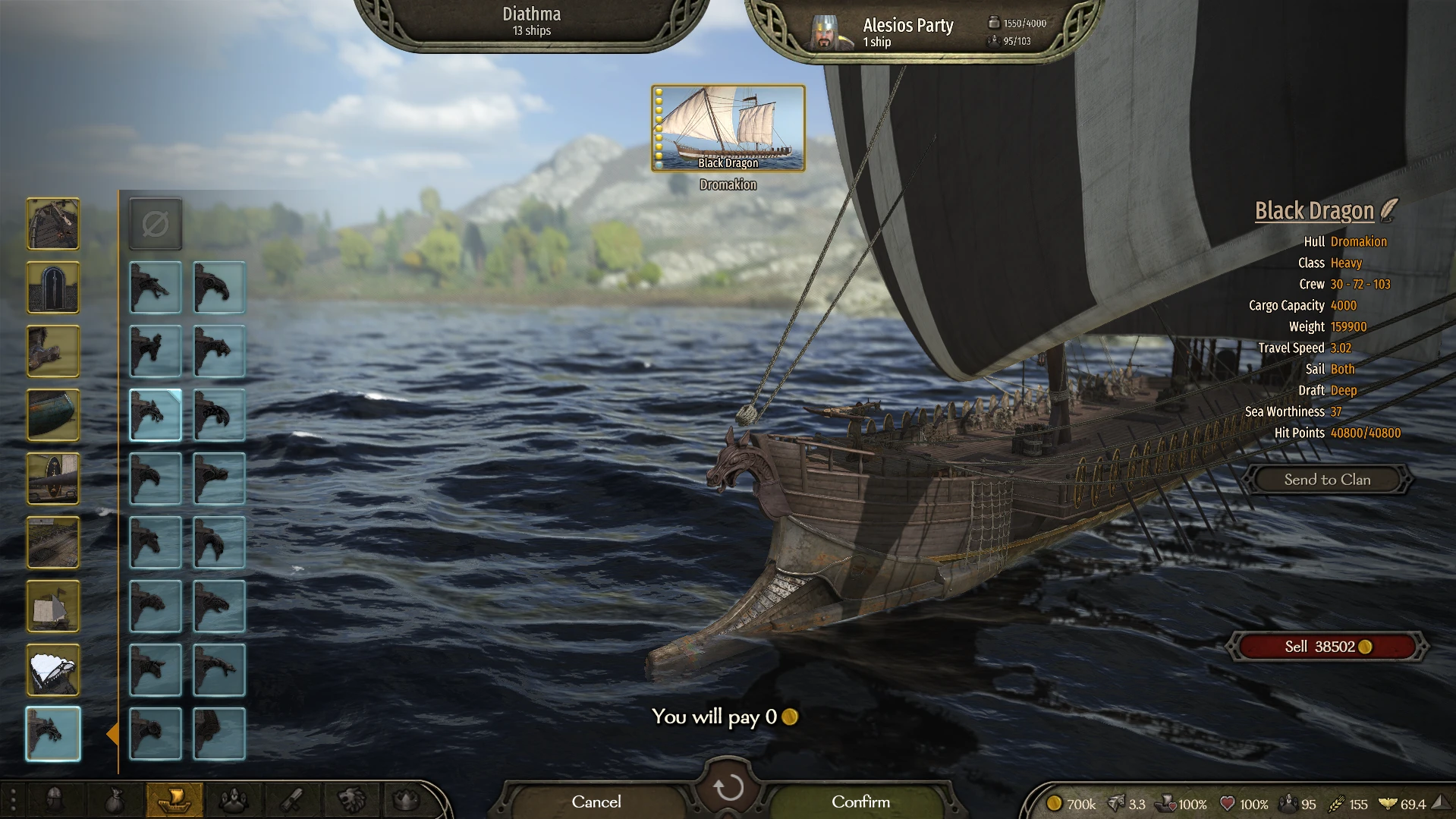Sell the ship for 38502 gold
The image size is (1456, 819).
[1327, 646]
